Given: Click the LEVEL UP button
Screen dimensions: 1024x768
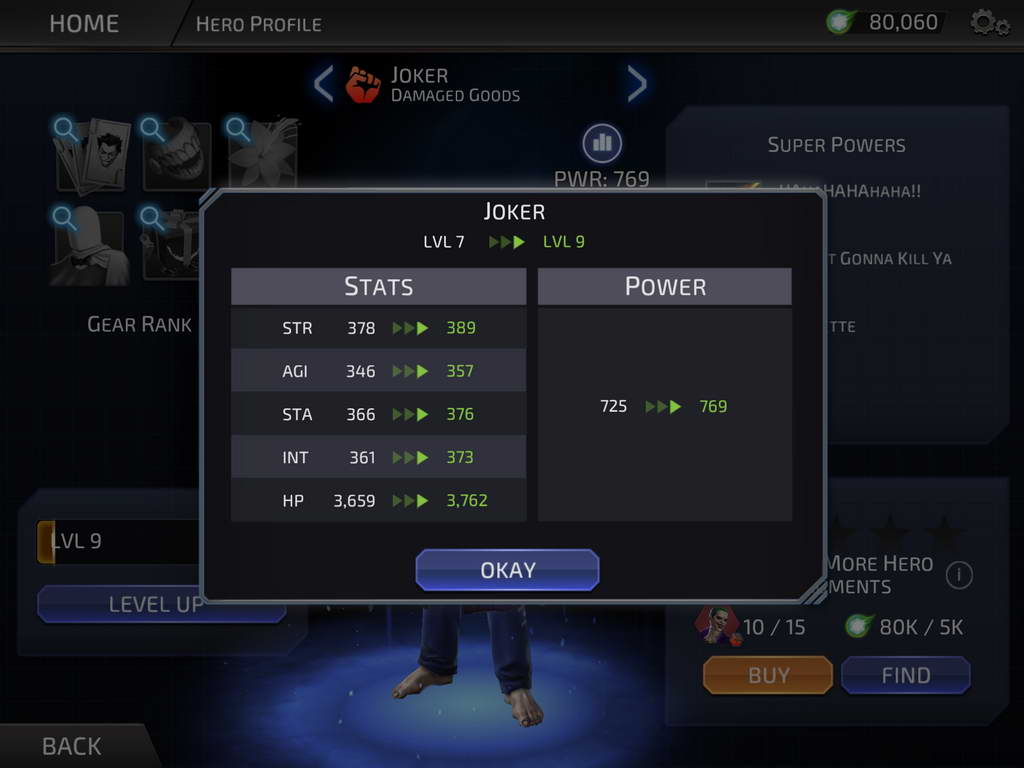Looking at the screenshot, I should (x=155, y=604).
